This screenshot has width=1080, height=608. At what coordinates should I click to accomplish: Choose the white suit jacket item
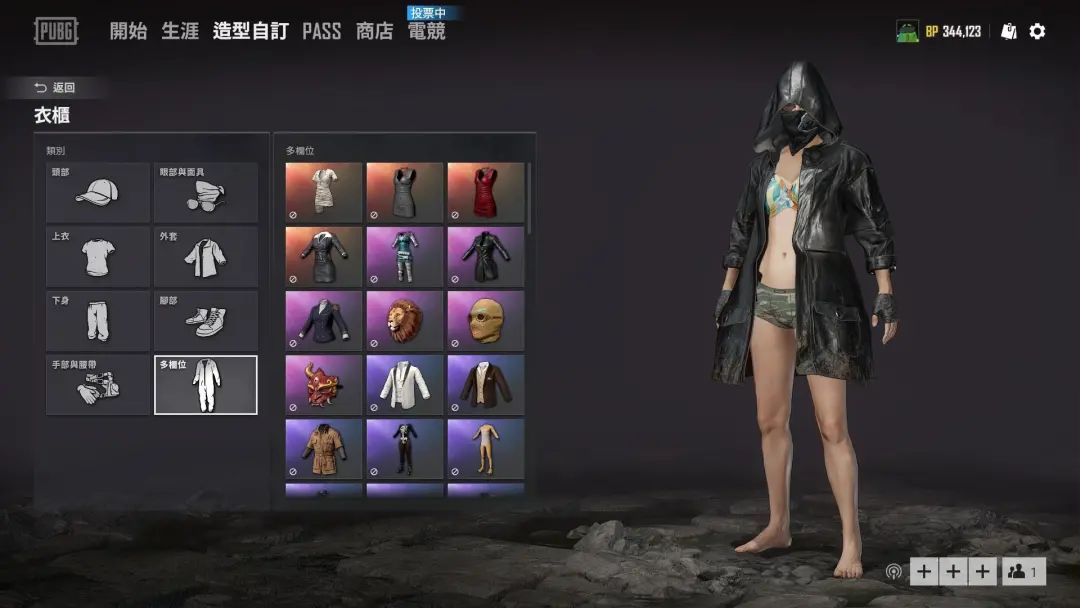pos(405,384)
